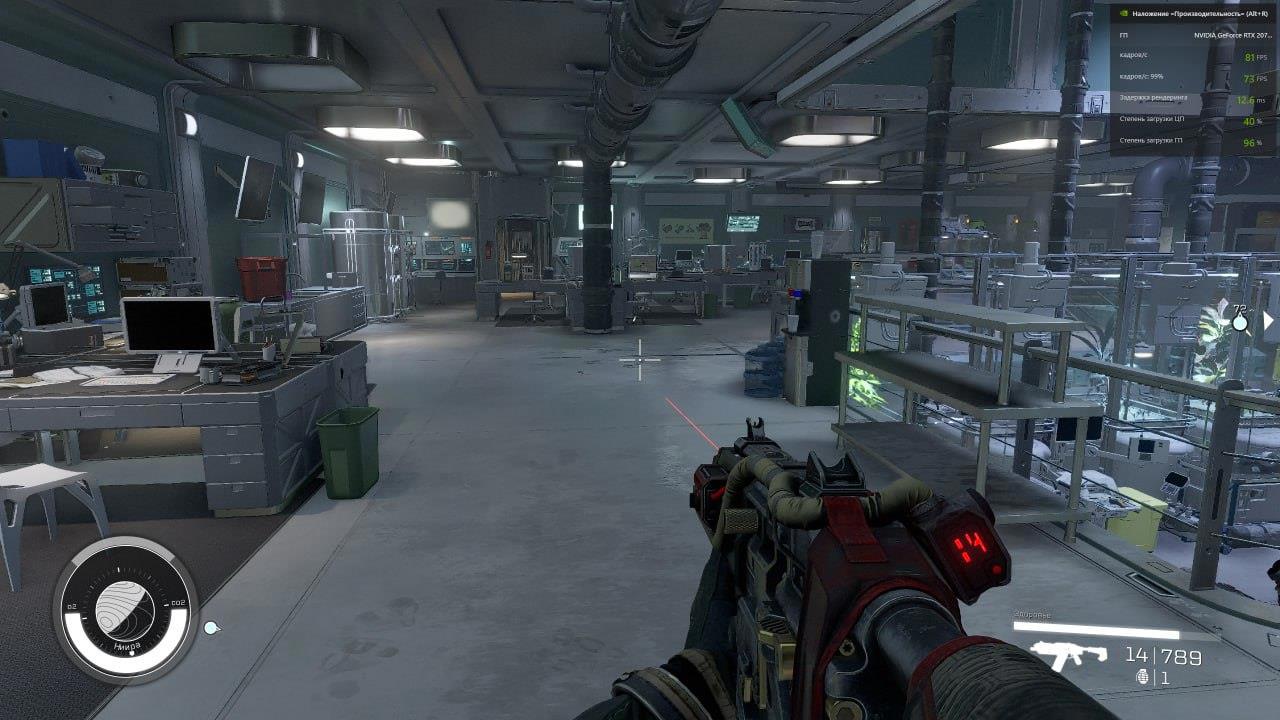Click the objective marker labeled 72
1280x720 pixels.
tap(1240, 319)
